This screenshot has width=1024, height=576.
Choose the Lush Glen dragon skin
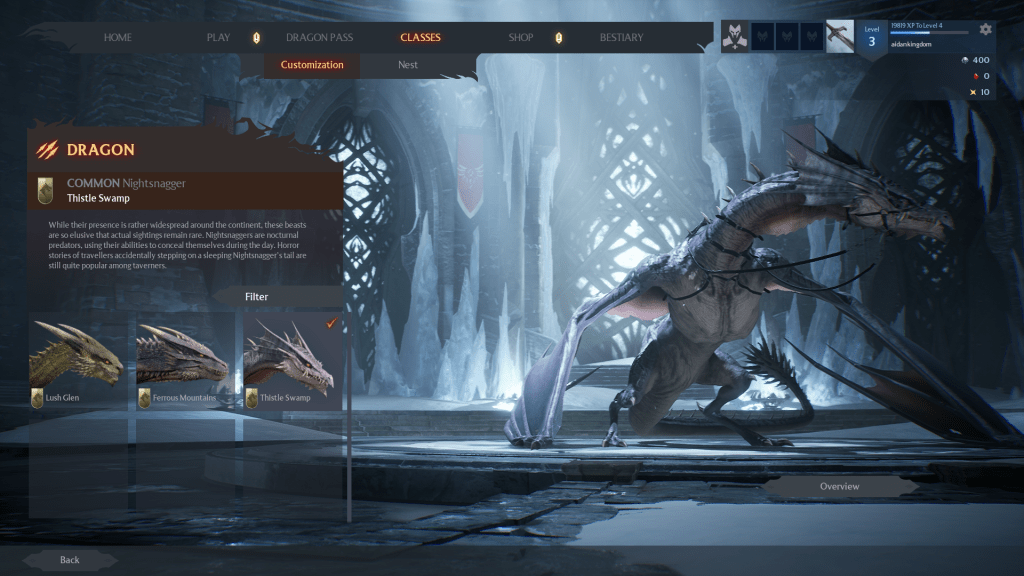point(77,360)
